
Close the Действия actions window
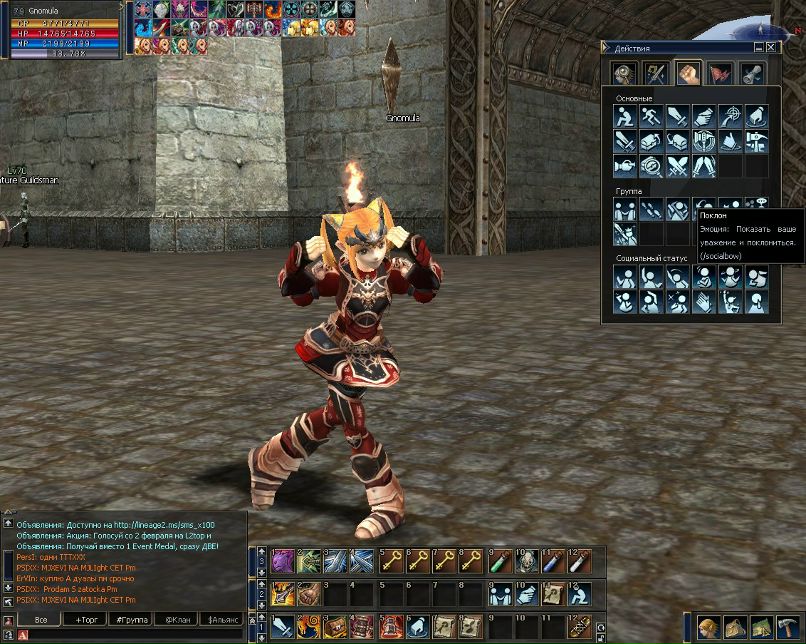(x=772, y=47)
